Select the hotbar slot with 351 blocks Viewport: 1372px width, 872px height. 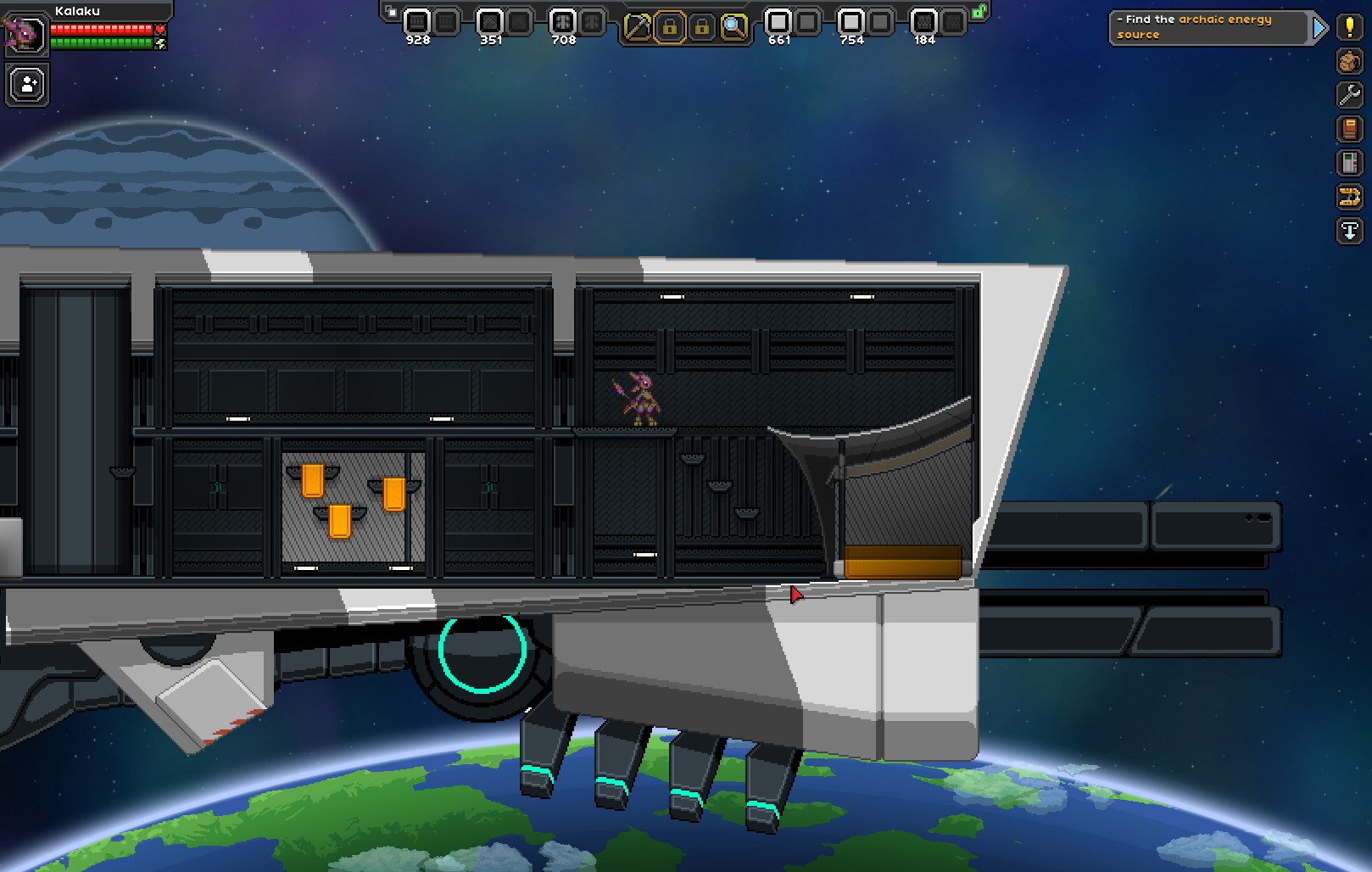click(x=489, y=22)
